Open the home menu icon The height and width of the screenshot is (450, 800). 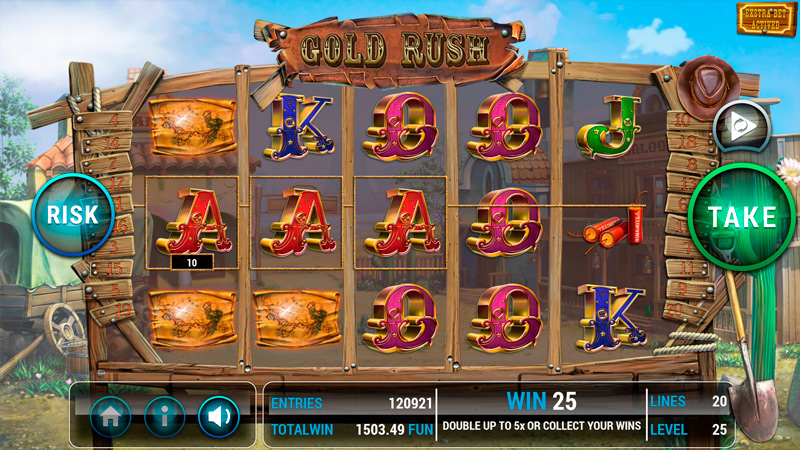110,416
